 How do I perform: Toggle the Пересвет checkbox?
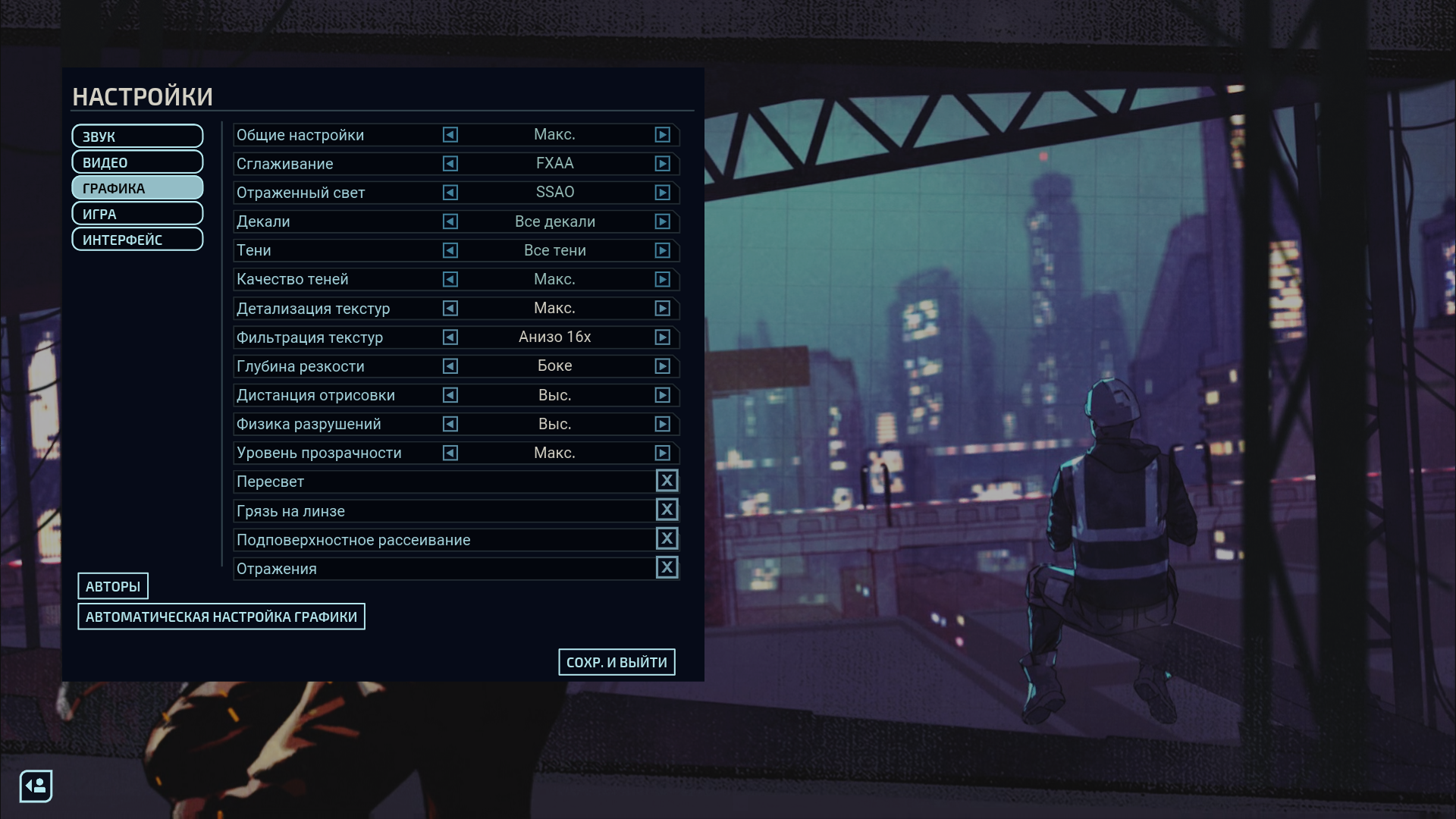click(x=667, y=481)
